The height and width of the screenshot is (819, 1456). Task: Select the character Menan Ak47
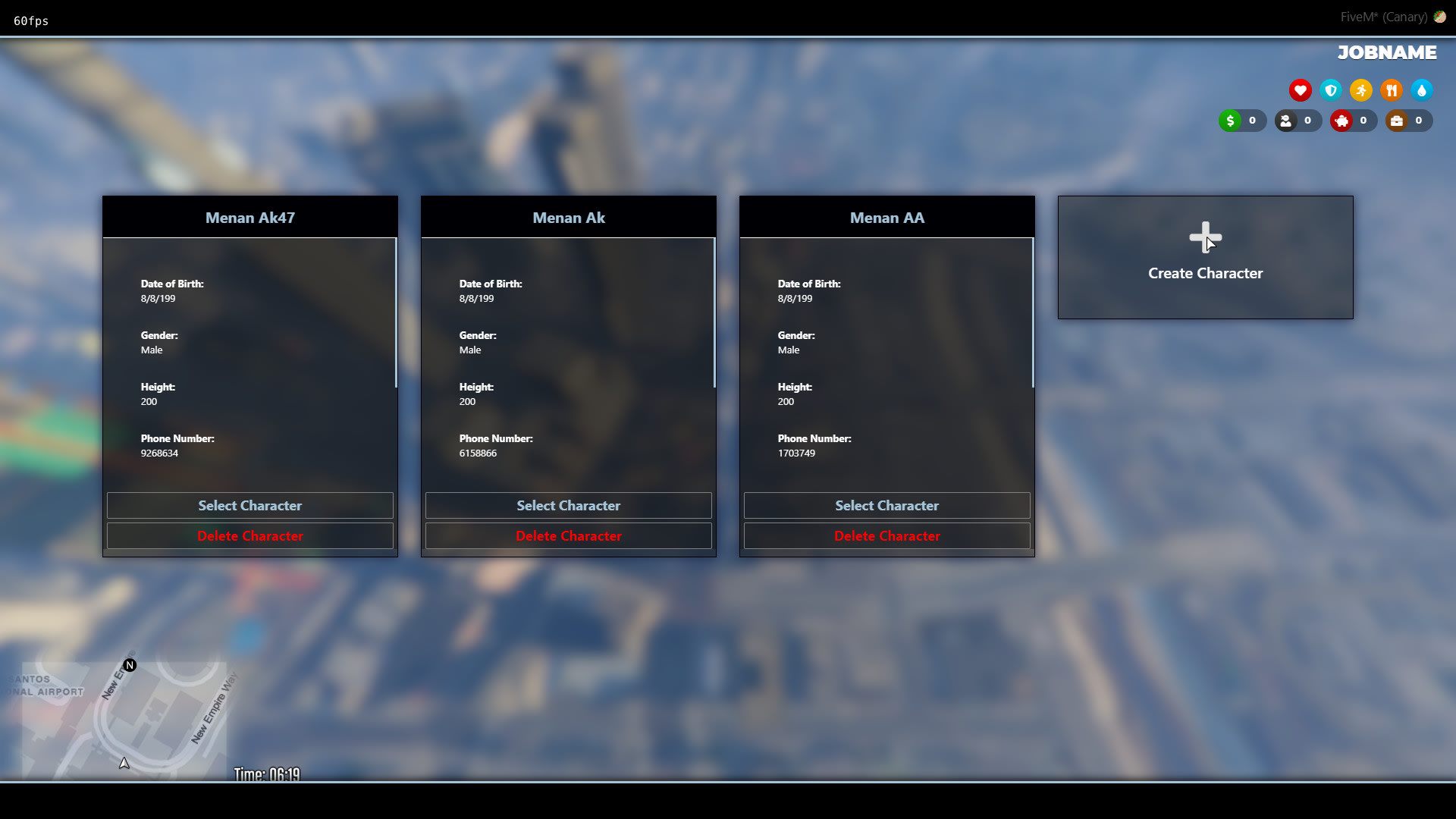click(250, 505)
